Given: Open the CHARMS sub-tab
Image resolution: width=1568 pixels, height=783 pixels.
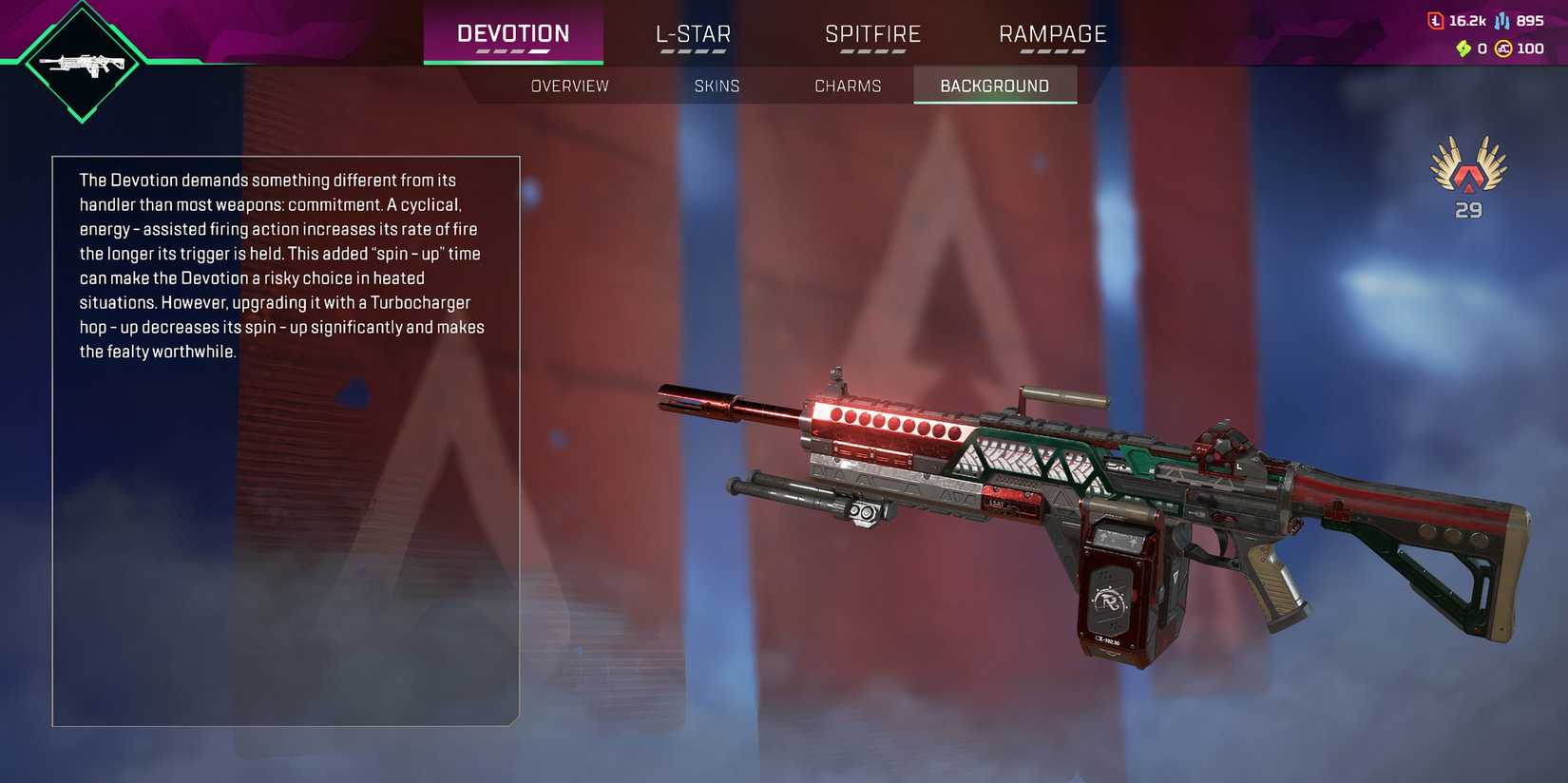Looking at the screenshot, I should 848,86.
